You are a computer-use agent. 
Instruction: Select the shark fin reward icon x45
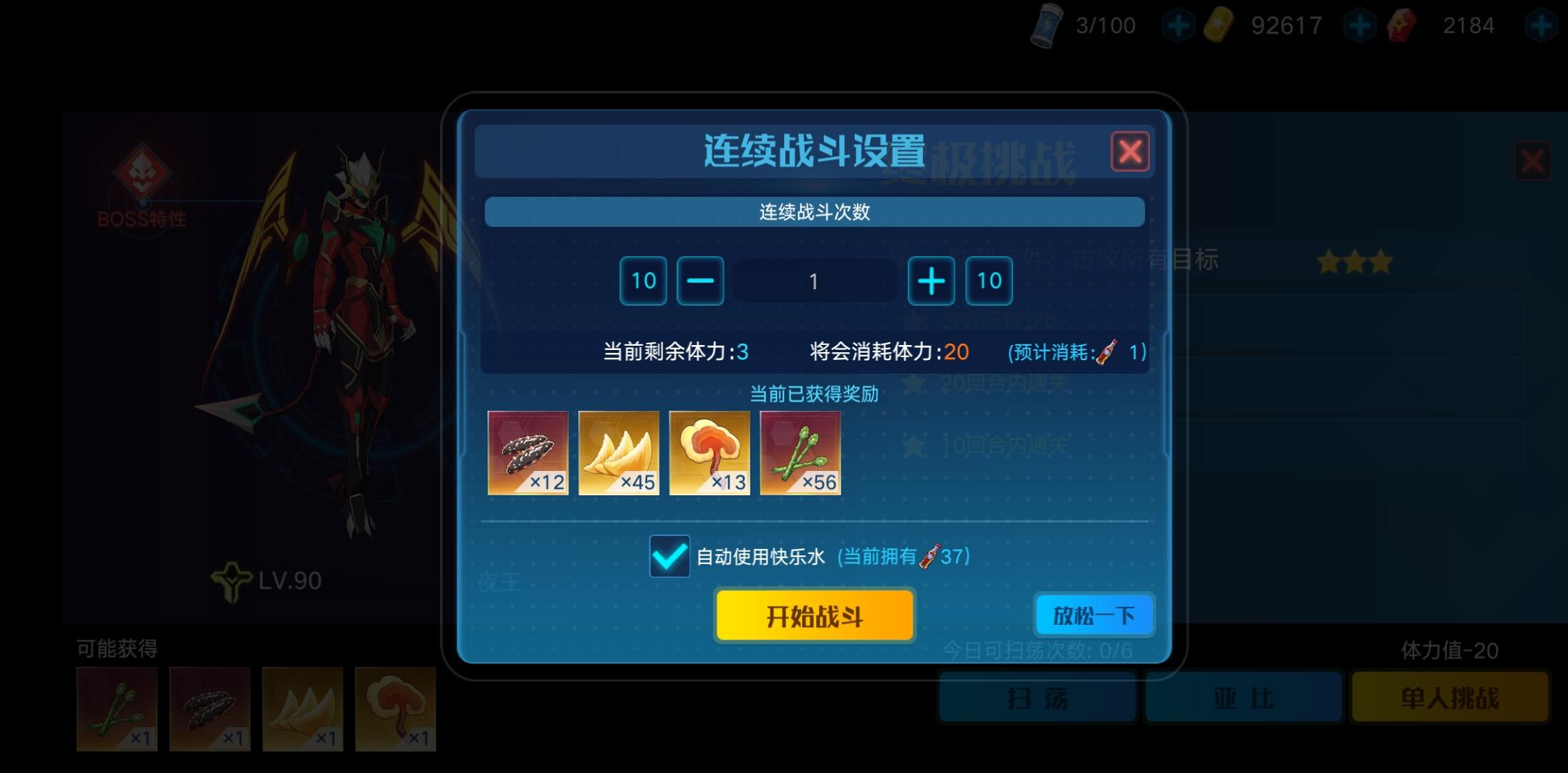point(619,453)
